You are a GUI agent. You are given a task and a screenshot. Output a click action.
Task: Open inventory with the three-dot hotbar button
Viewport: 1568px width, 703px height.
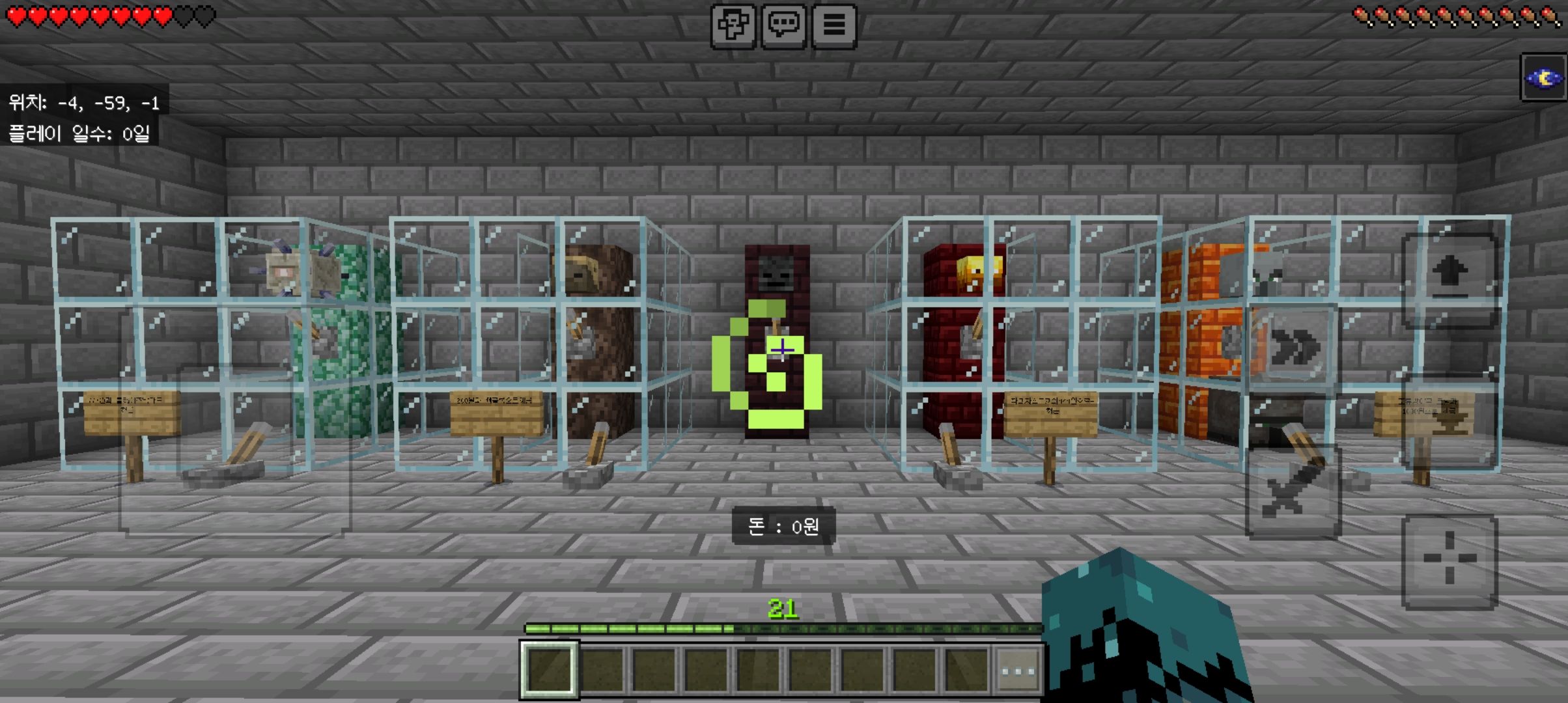1018,670
